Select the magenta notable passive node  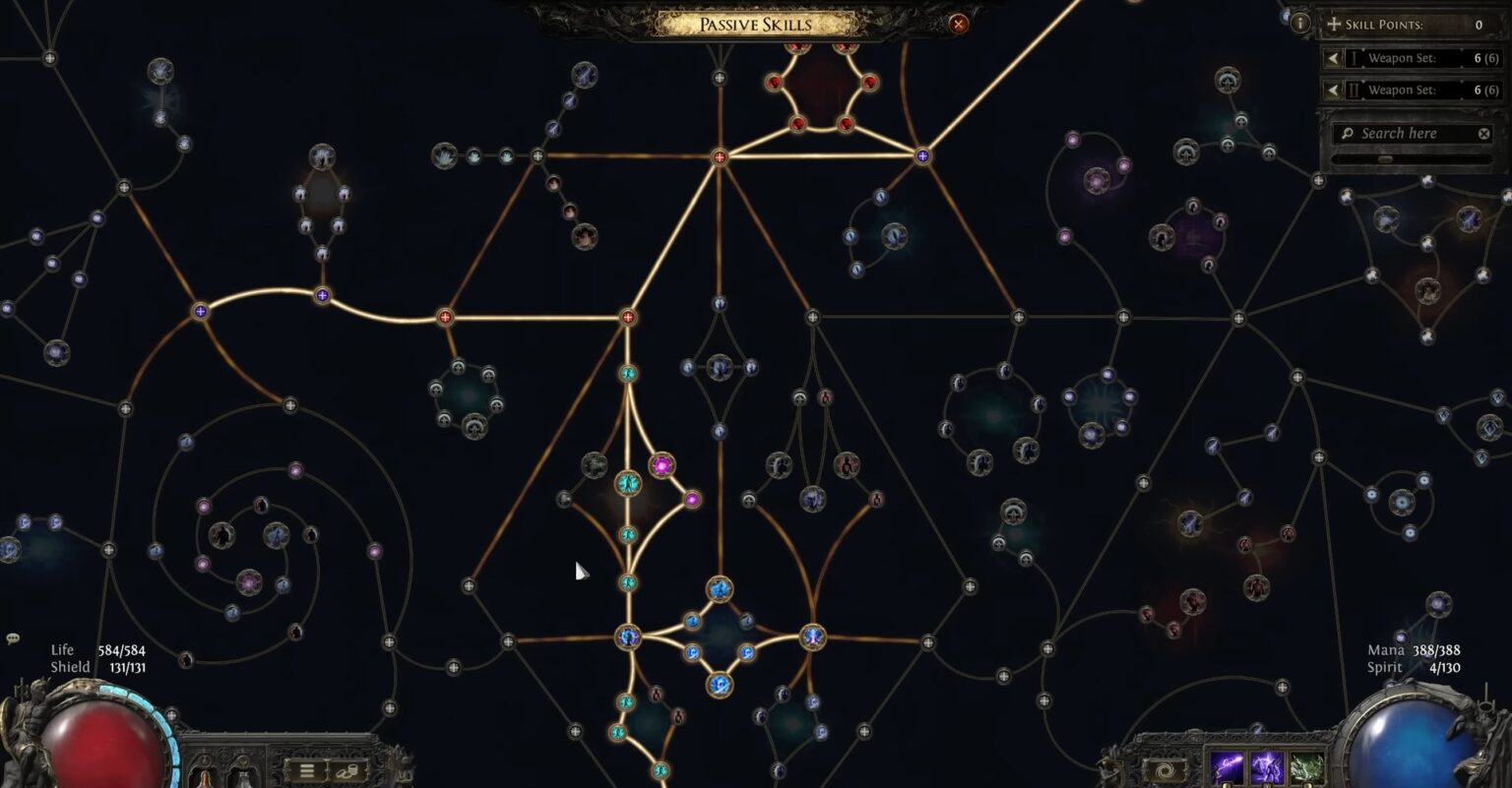tap(661, 464)
